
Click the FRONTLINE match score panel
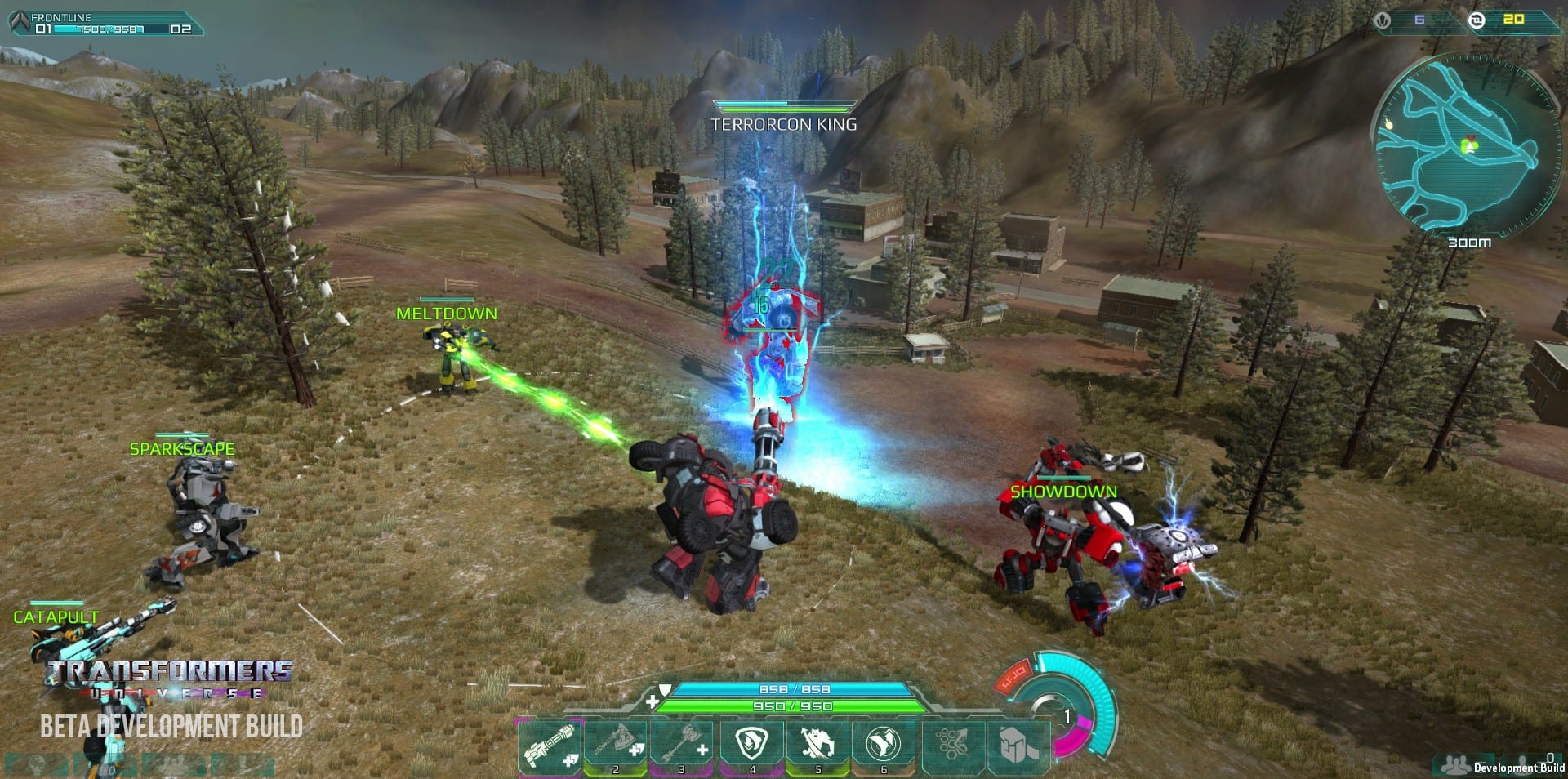pos(106,23)
